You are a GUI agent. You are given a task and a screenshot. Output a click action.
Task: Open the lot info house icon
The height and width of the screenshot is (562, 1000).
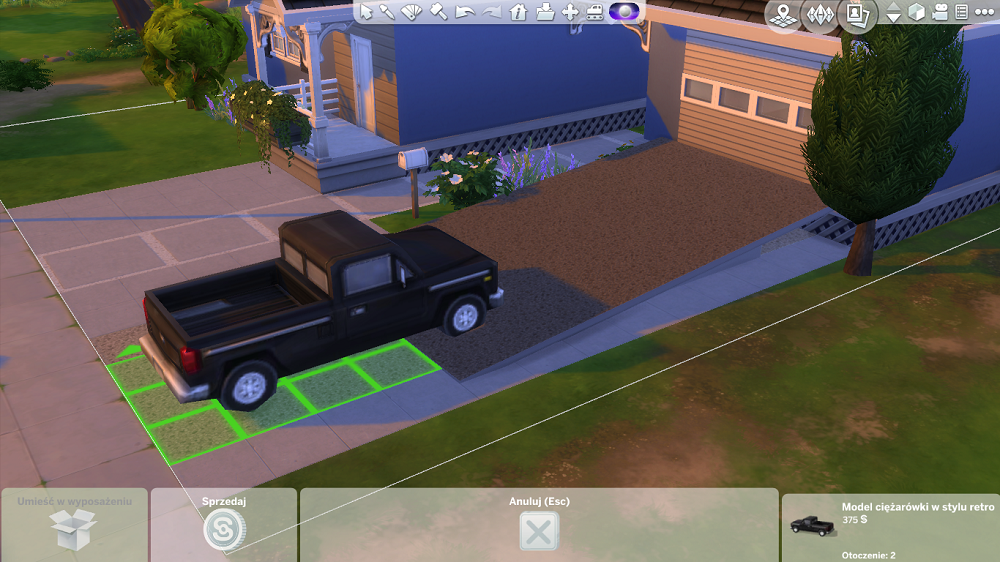click(x=518, y=12)
